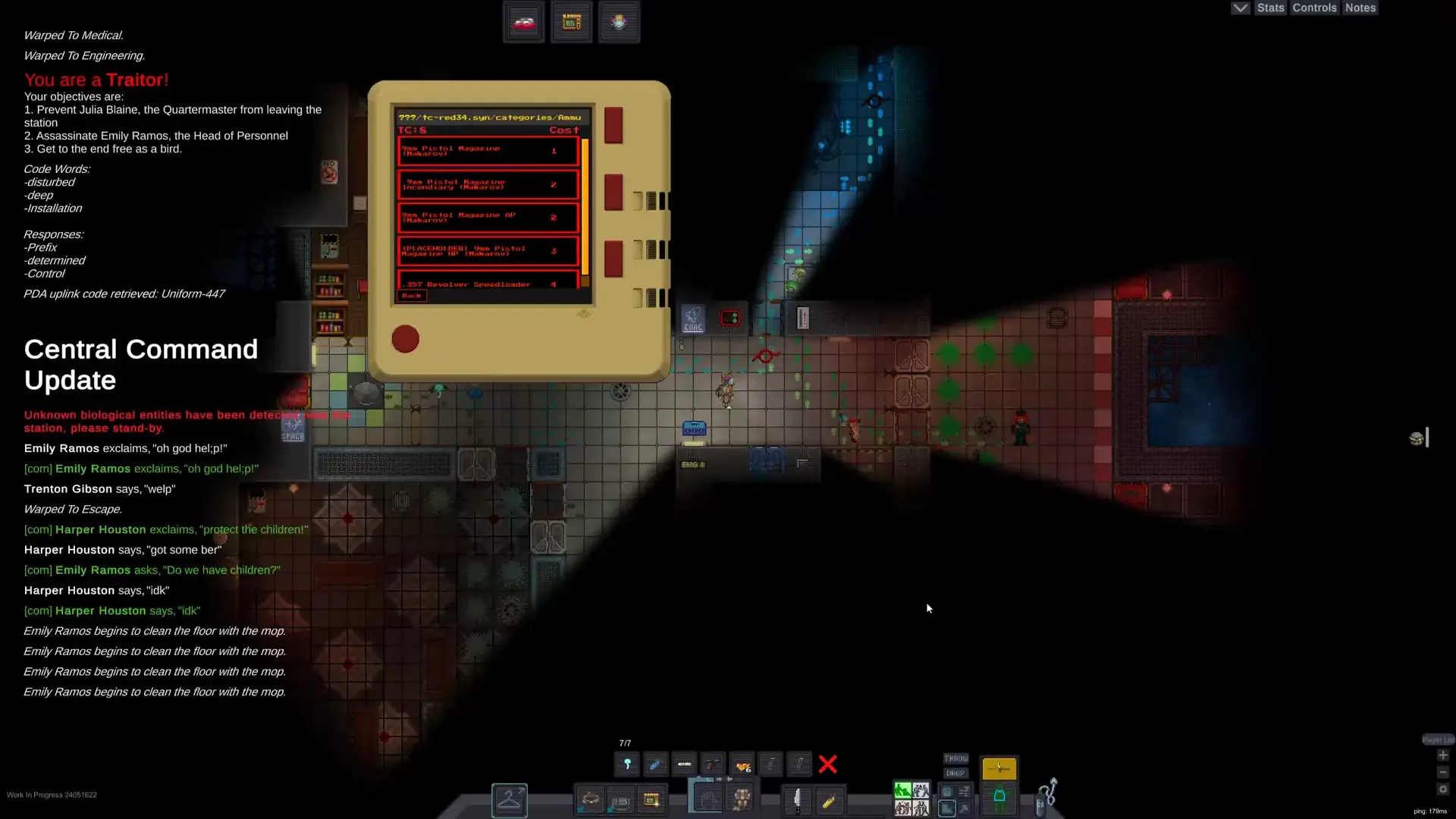
Task: Click the circuit board icon at screen top
Action: coord(571,21)
